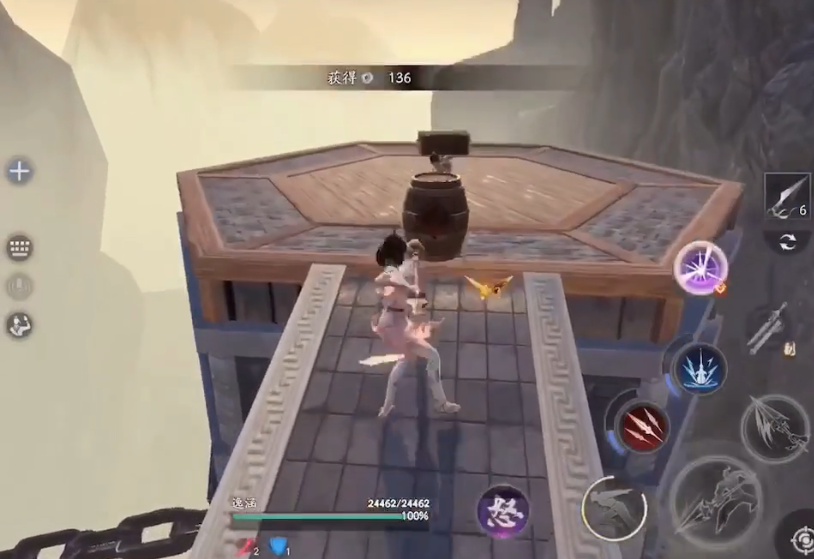Cast the red triple-blade skill
This screenshot has width=814, height=559.
tap(640, 427)
